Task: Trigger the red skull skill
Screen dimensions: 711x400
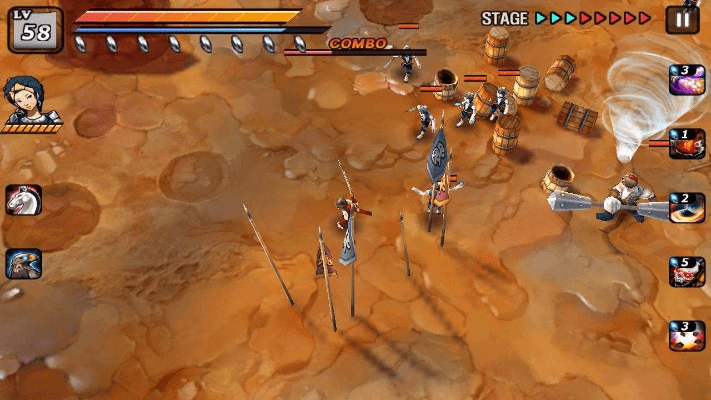Action: pos(687,272)
